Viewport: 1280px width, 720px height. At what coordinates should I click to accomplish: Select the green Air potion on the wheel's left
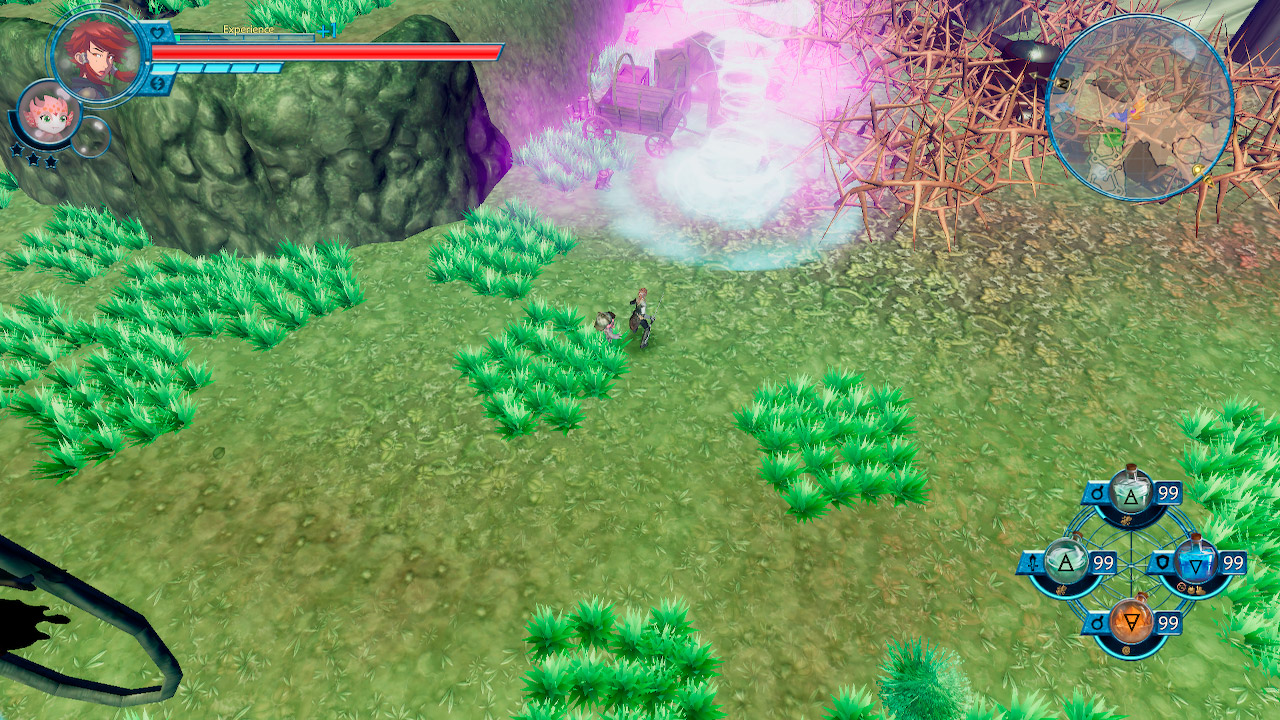coord(1064,560)
